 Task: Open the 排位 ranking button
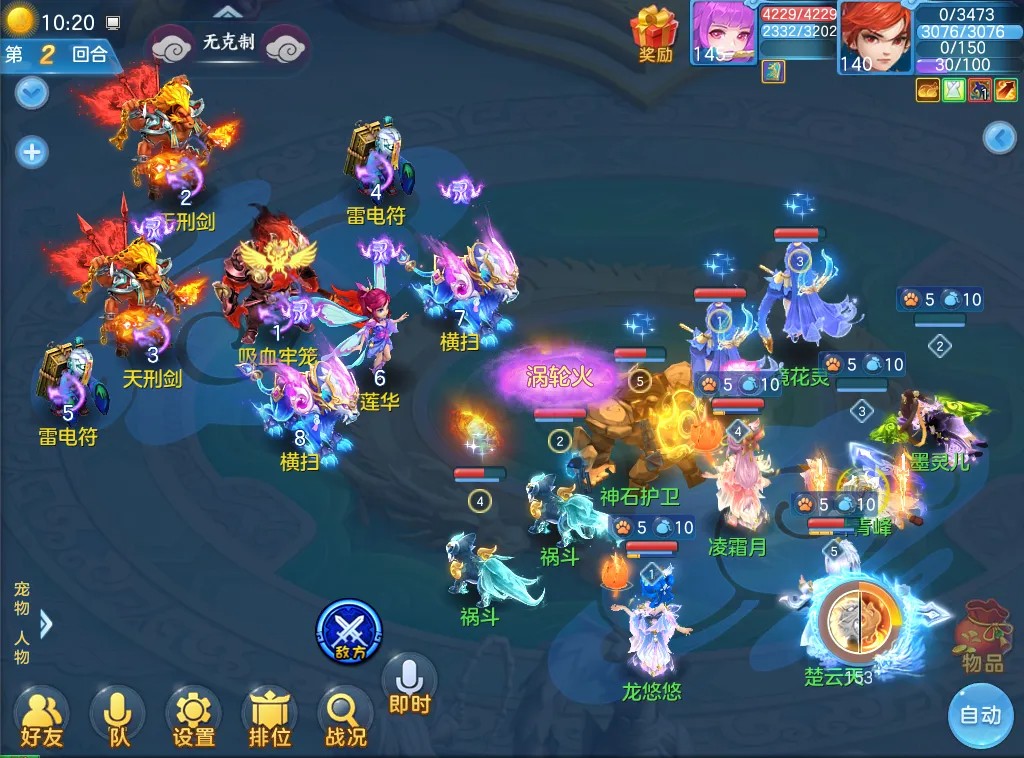(x=269, y=715)
